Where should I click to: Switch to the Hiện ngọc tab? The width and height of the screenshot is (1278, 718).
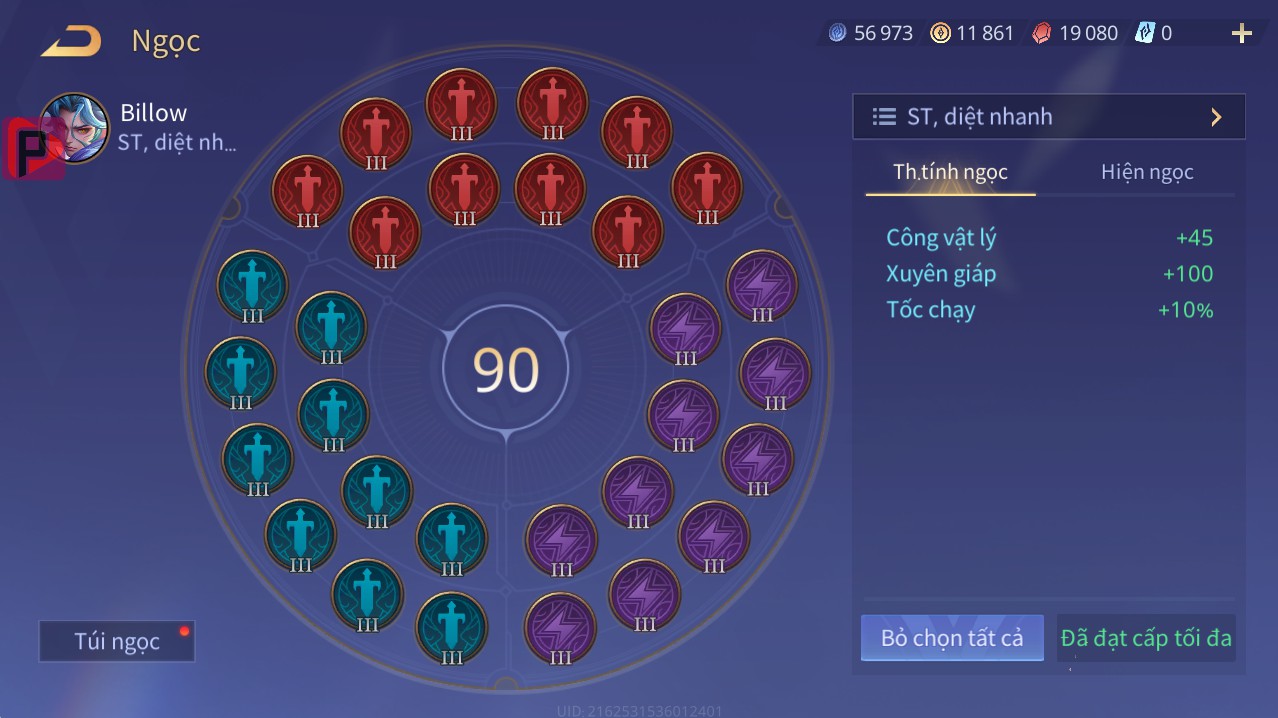point(1147,172)
